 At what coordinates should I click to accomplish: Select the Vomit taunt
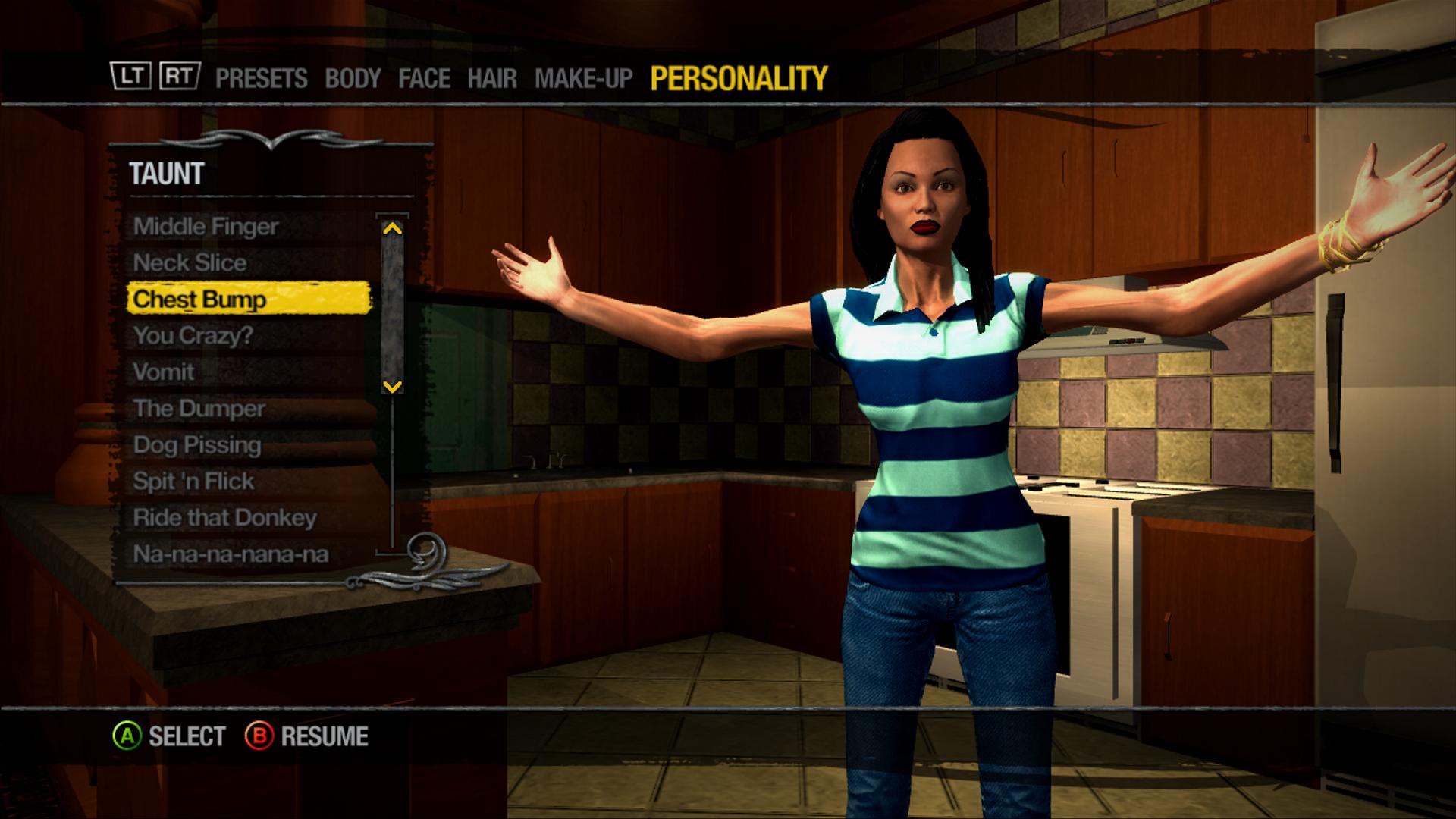tap(164, 372)
